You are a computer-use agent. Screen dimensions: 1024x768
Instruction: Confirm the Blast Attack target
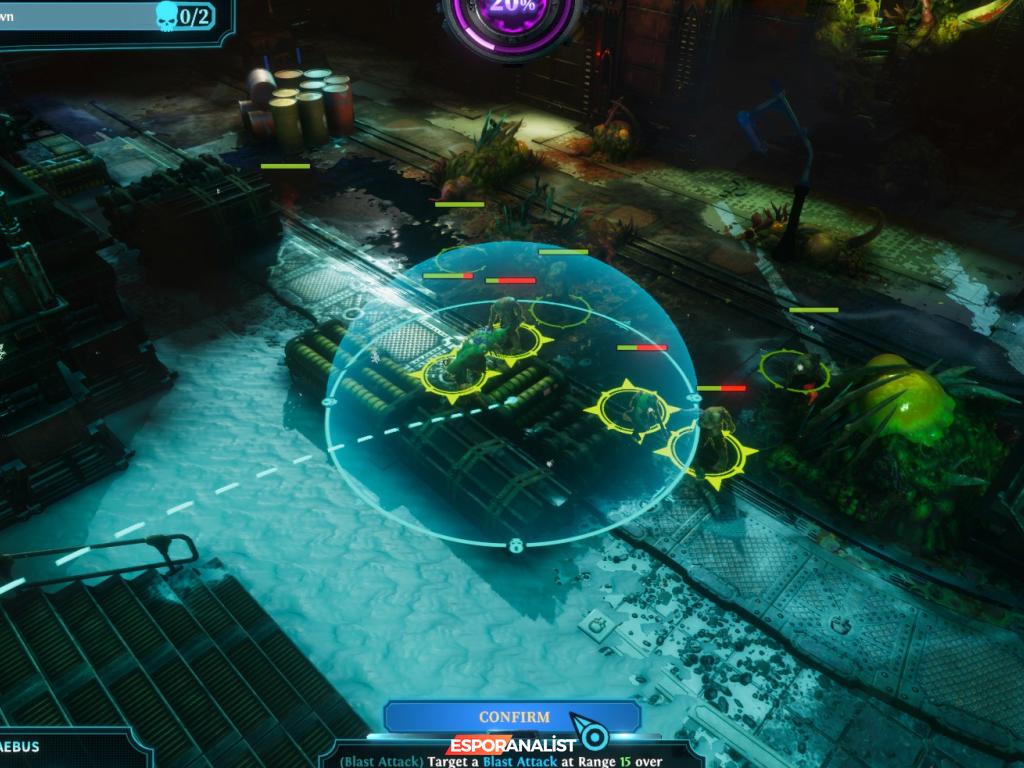point(513,717)
